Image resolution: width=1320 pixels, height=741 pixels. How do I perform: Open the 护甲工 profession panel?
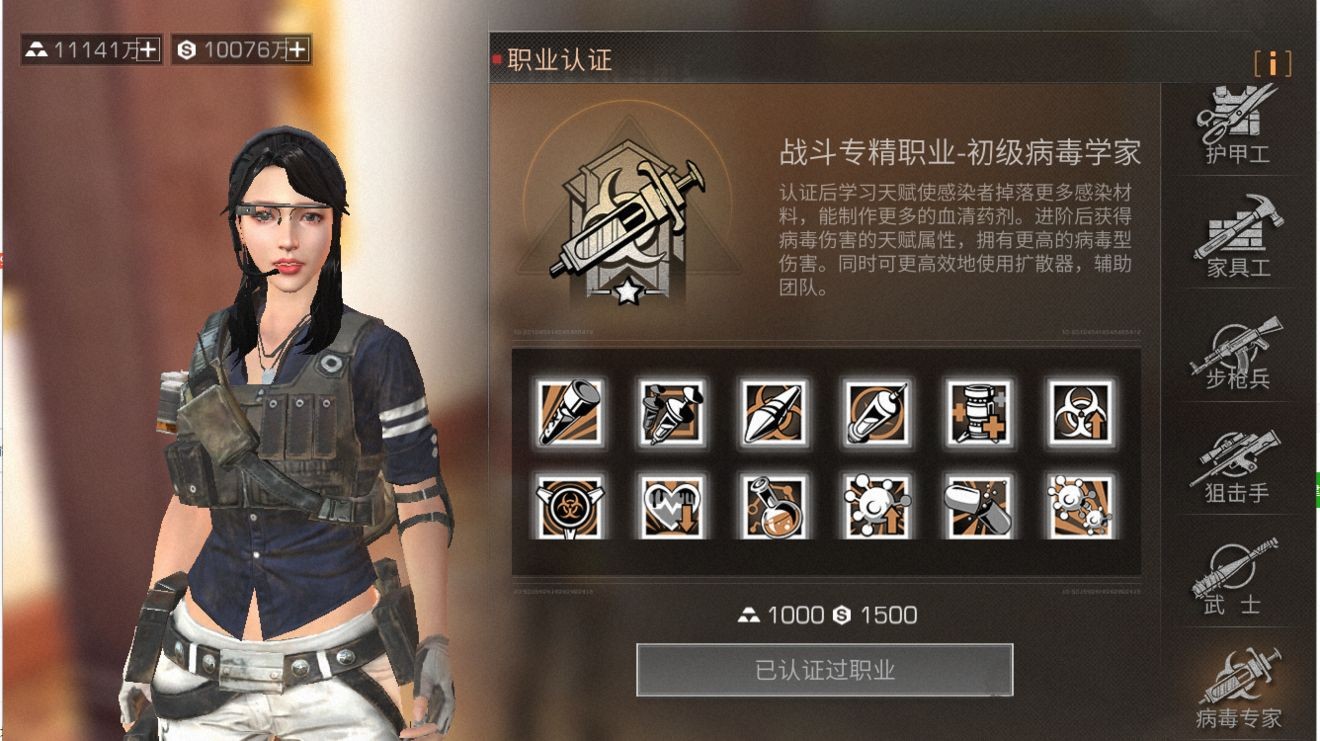[x=1235, y=130]
